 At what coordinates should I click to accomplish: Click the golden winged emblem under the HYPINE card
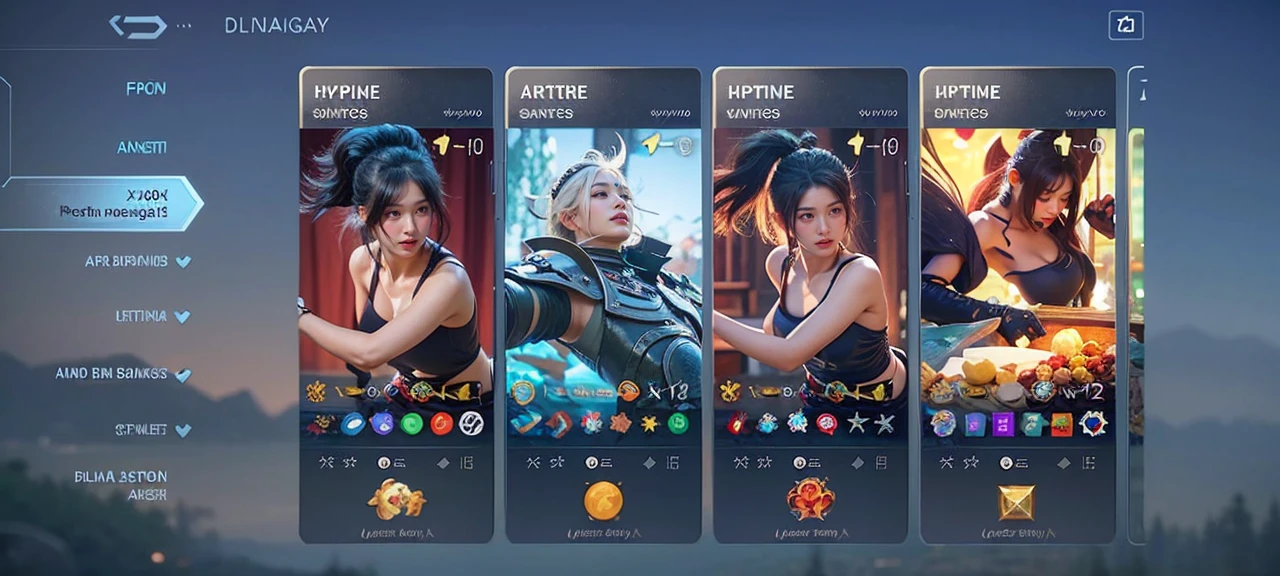(396, 498)
